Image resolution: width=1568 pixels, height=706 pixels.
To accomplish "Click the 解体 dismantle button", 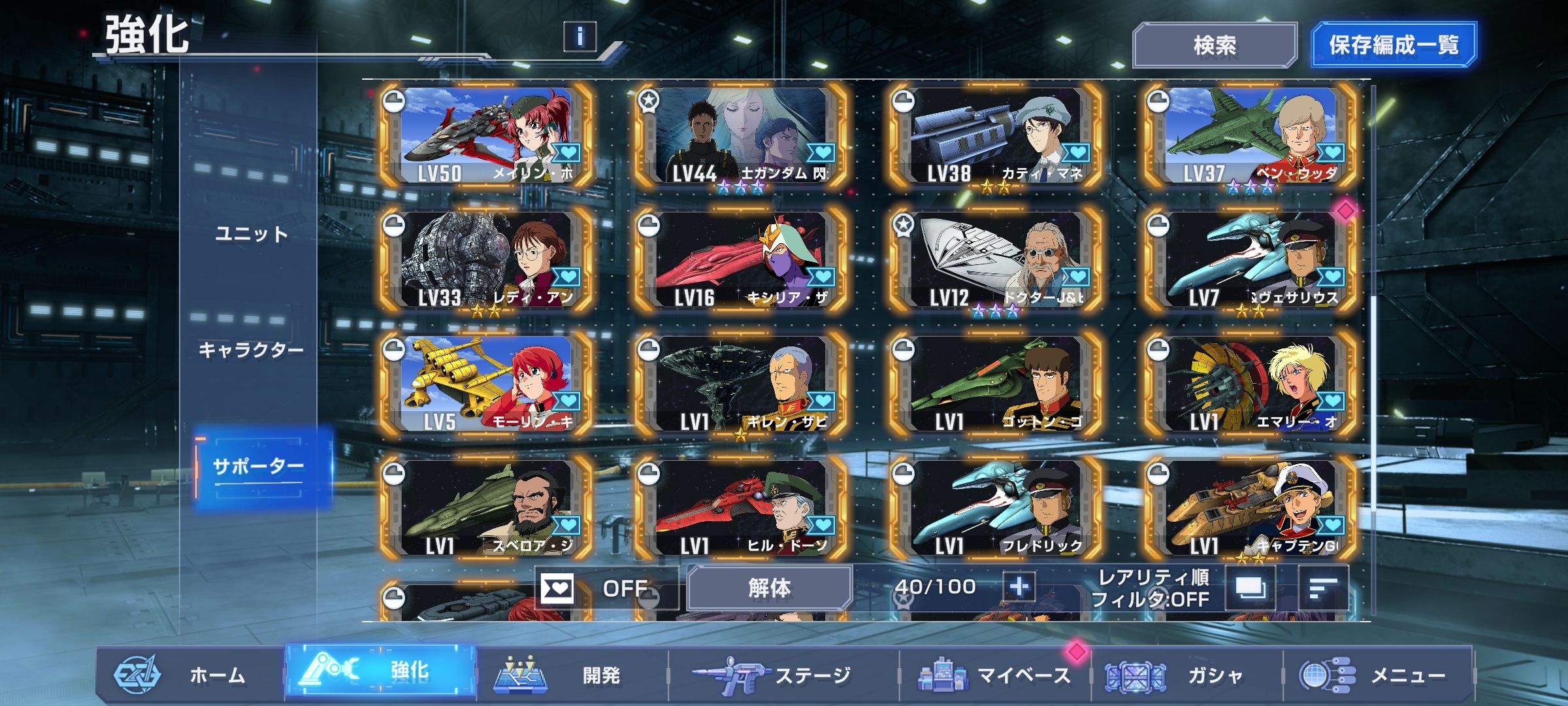I will coord(769,588).
